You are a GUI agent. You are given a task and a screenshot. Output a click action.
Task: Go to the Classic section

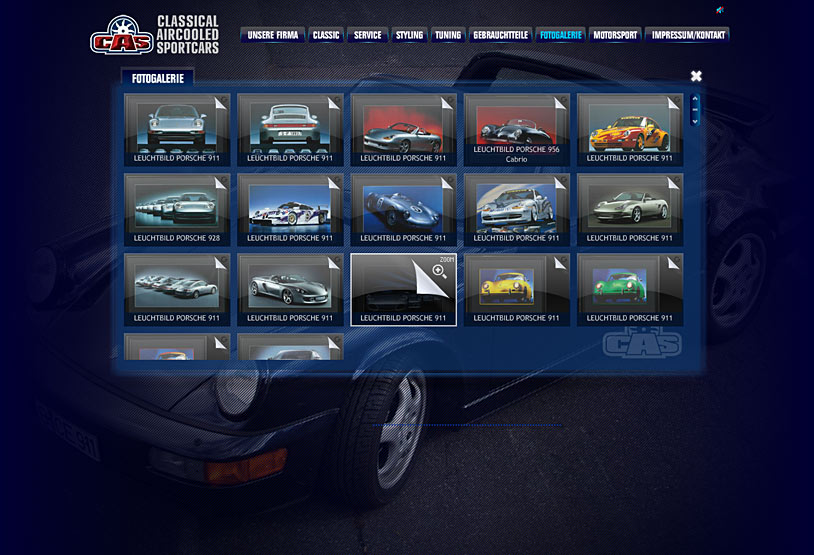coord(326,35)
